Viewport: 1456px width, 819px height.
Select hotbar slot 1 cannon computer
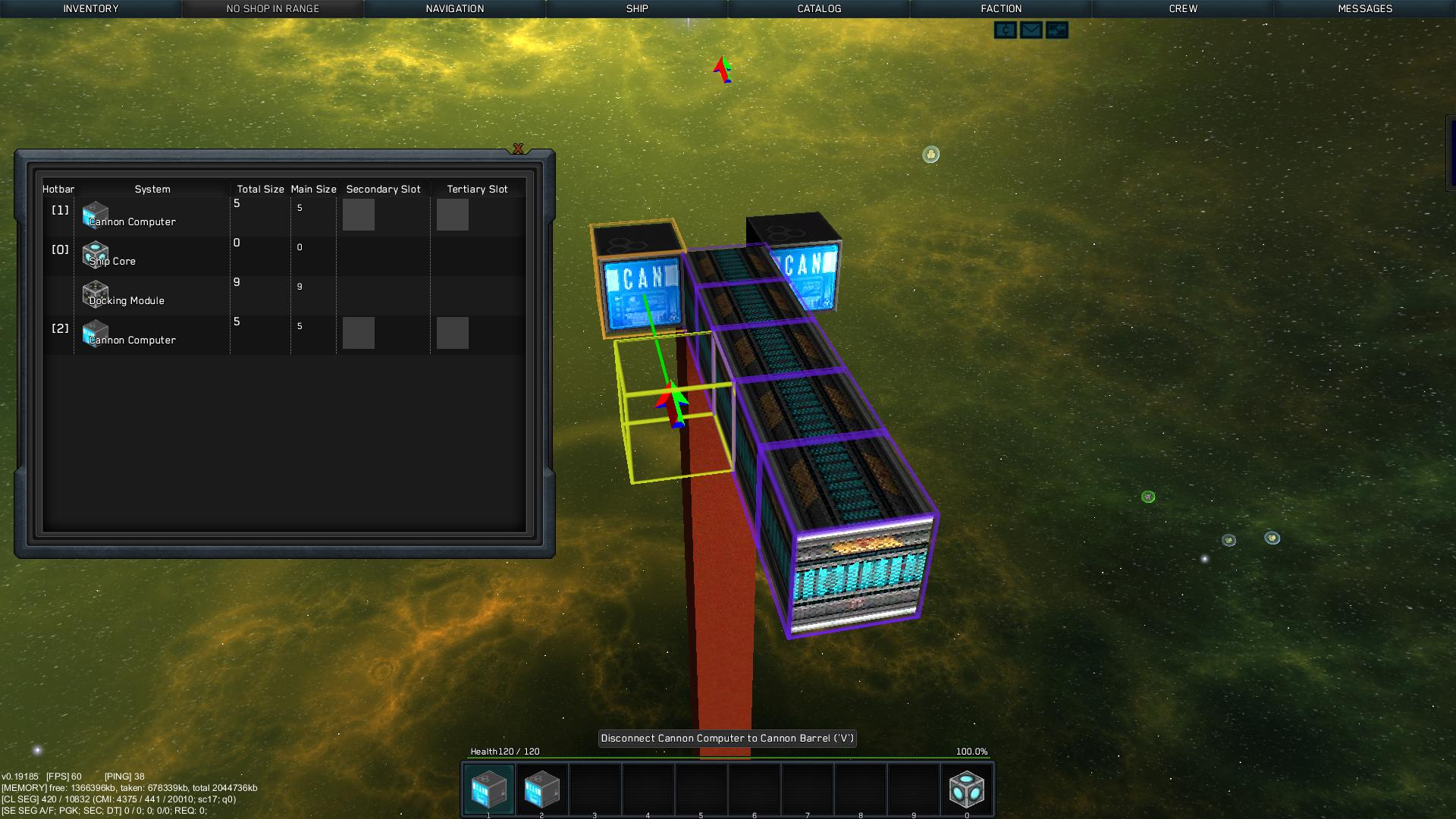click(488, 789)
